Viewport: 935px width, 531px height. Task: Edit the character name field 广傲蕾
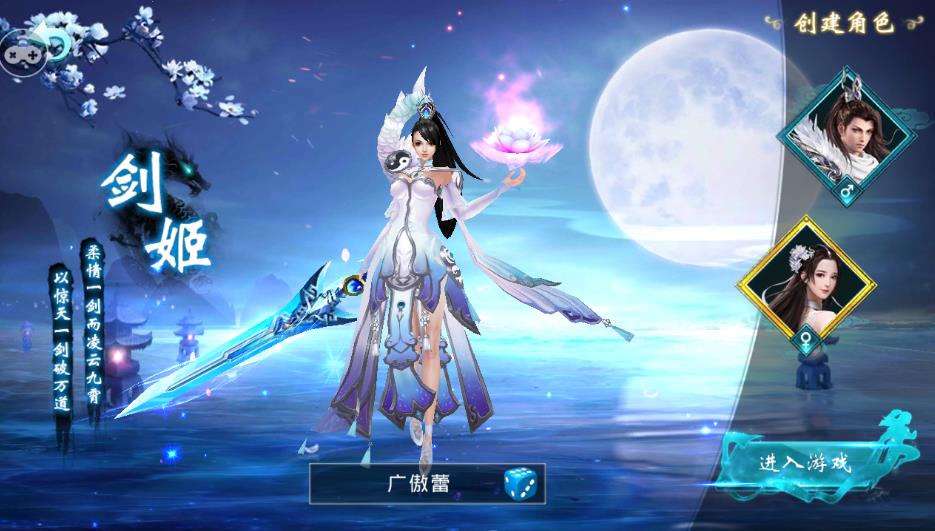tap(418, 484)
